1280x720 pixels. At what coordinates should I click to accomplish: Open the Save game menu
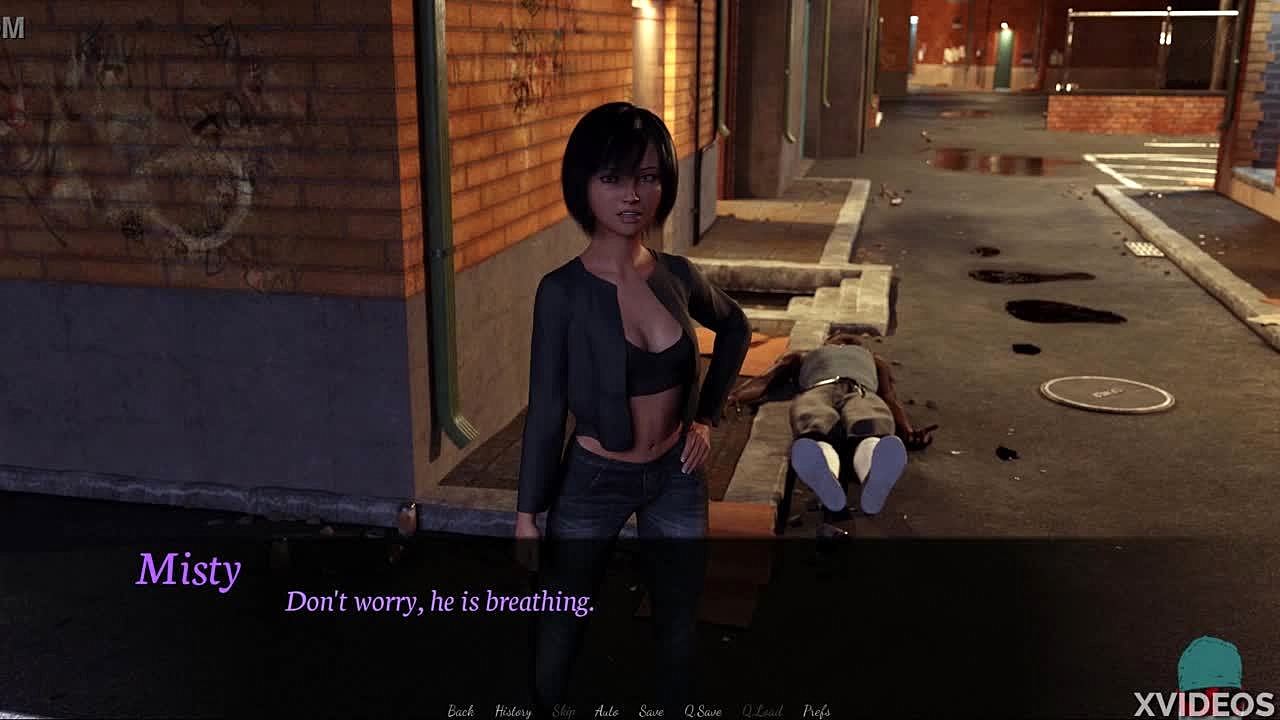651,711
